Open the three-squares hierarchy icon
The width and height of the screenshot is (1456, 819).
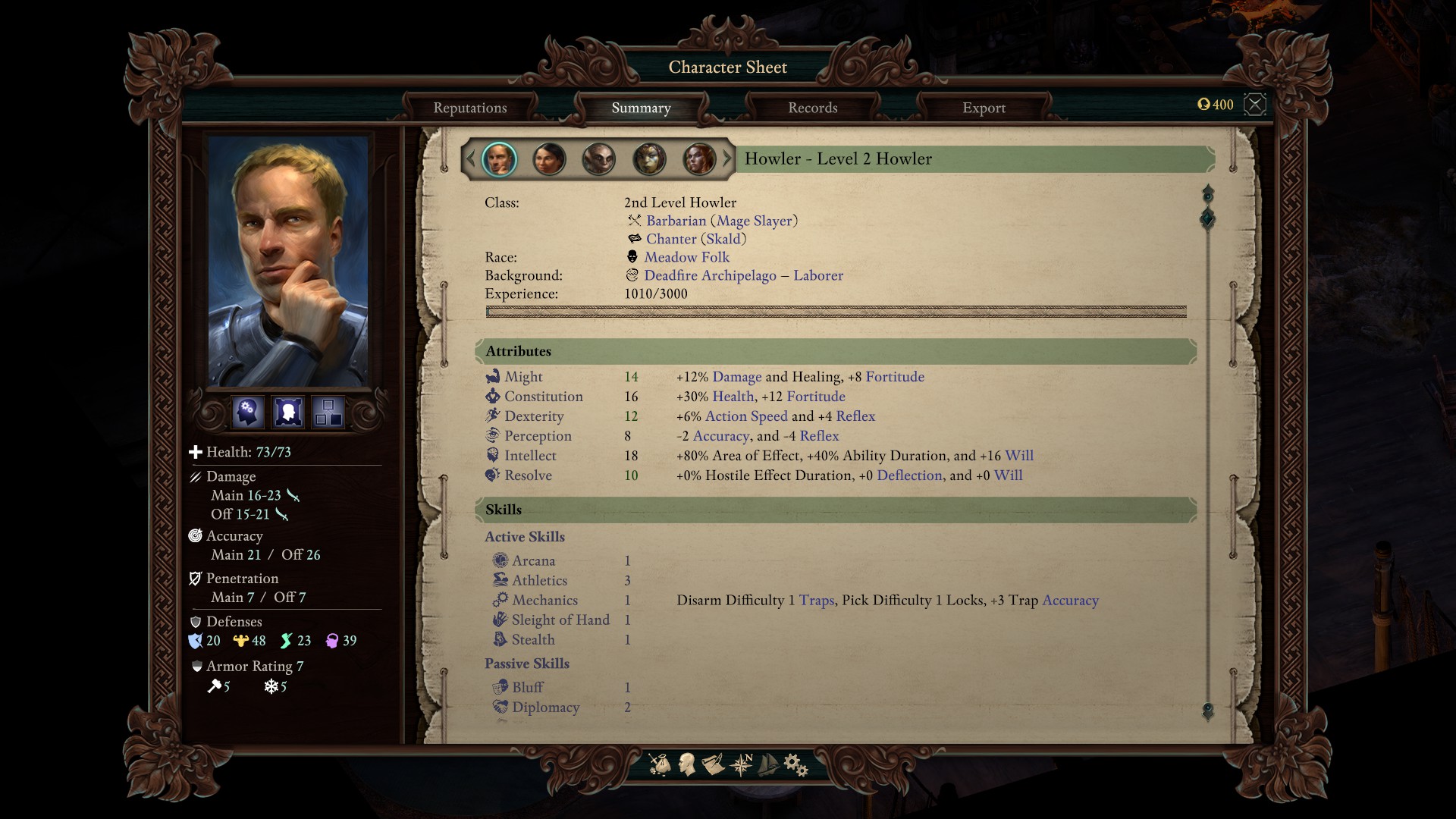[328, 413]
